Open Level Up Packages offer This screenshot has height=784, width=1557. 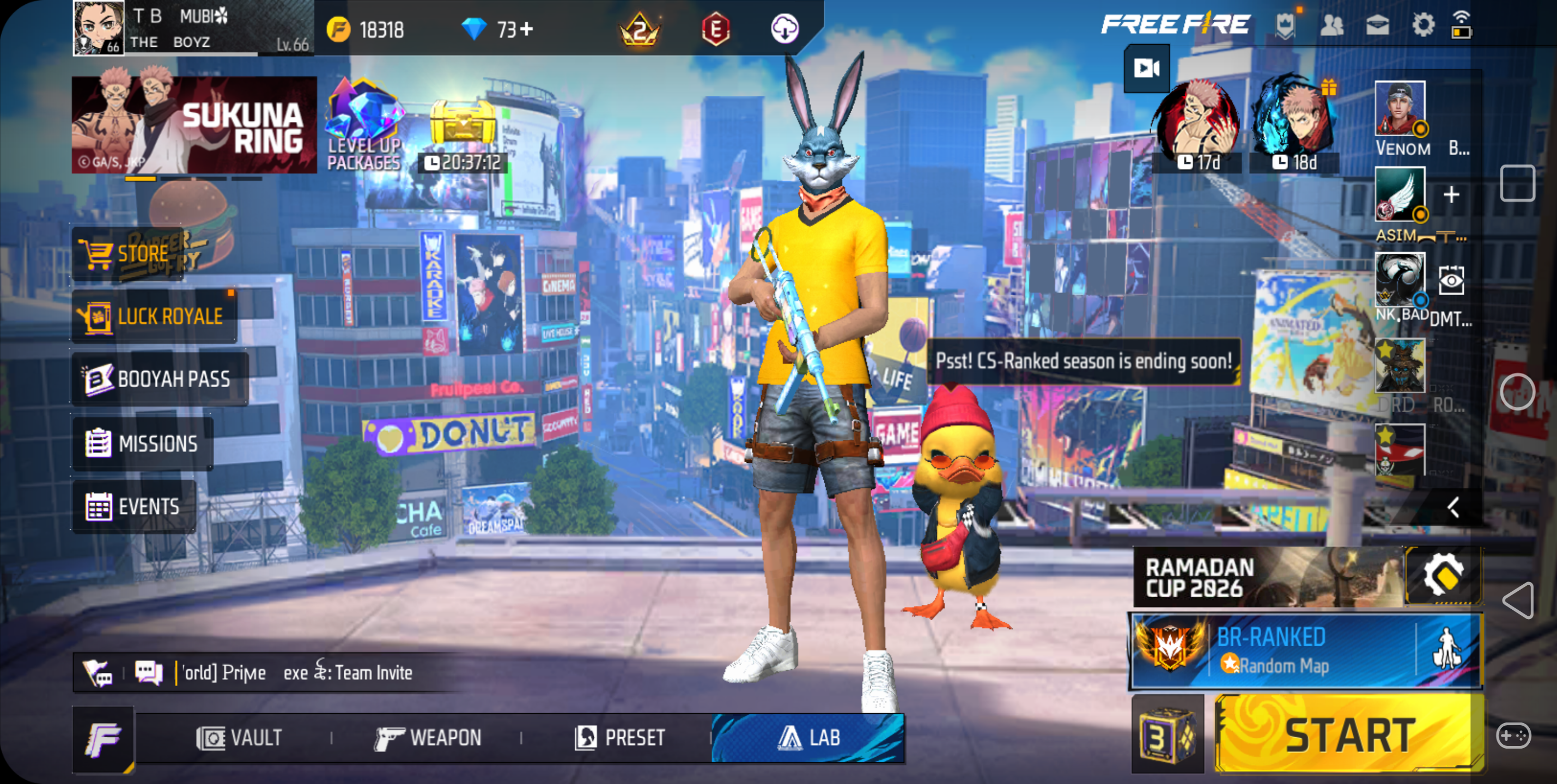(x=364, y=127)
